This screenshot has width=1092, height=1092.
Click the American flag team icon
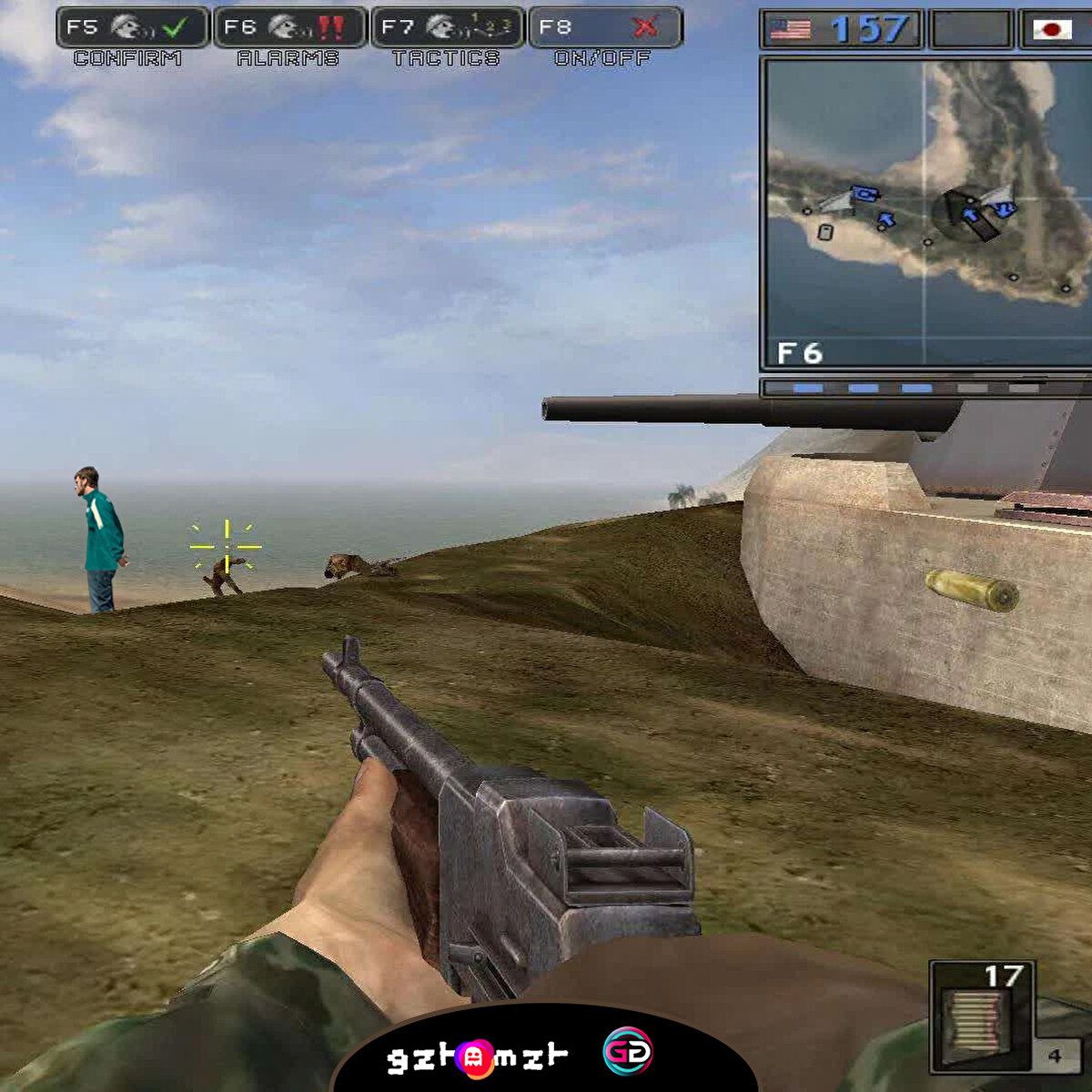(790, 30)
